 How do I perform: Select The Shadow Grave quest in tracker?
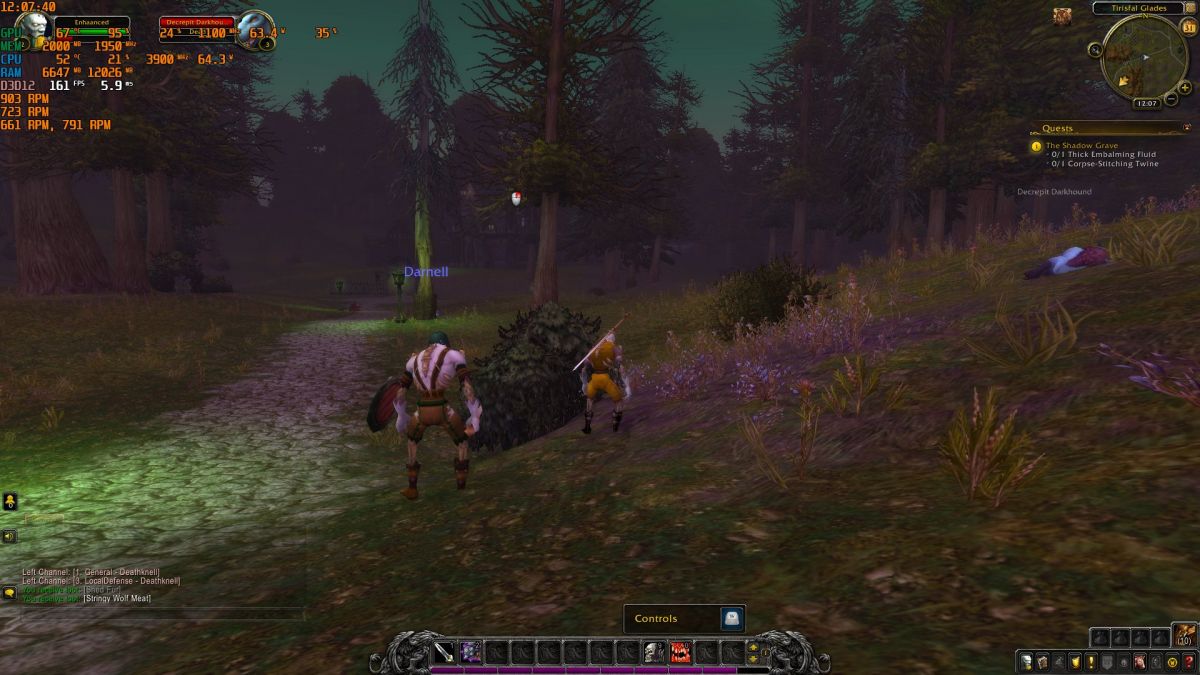point(1081,146)
